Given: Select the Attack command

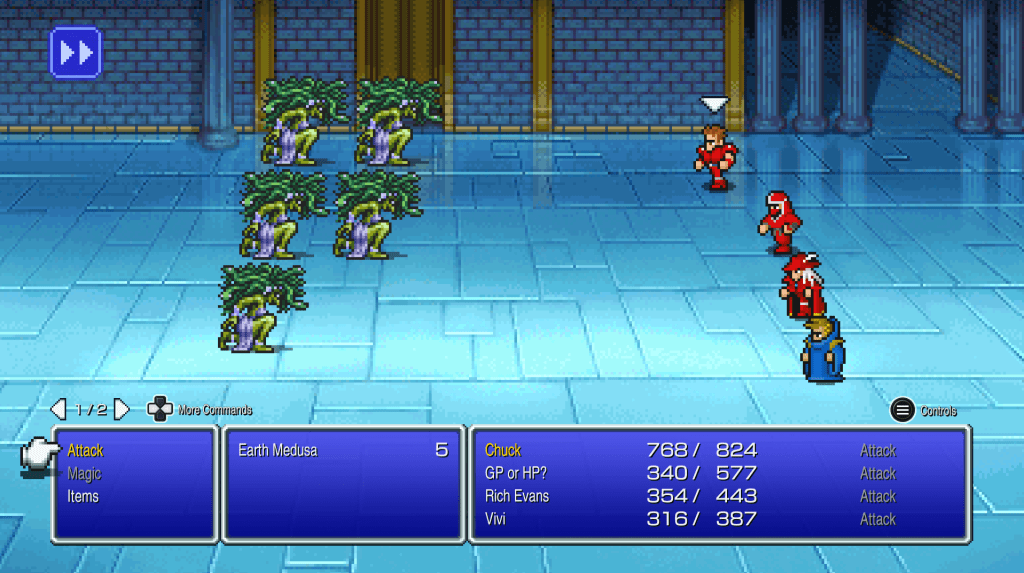Looking at the screenshot, I should (85, 451).
